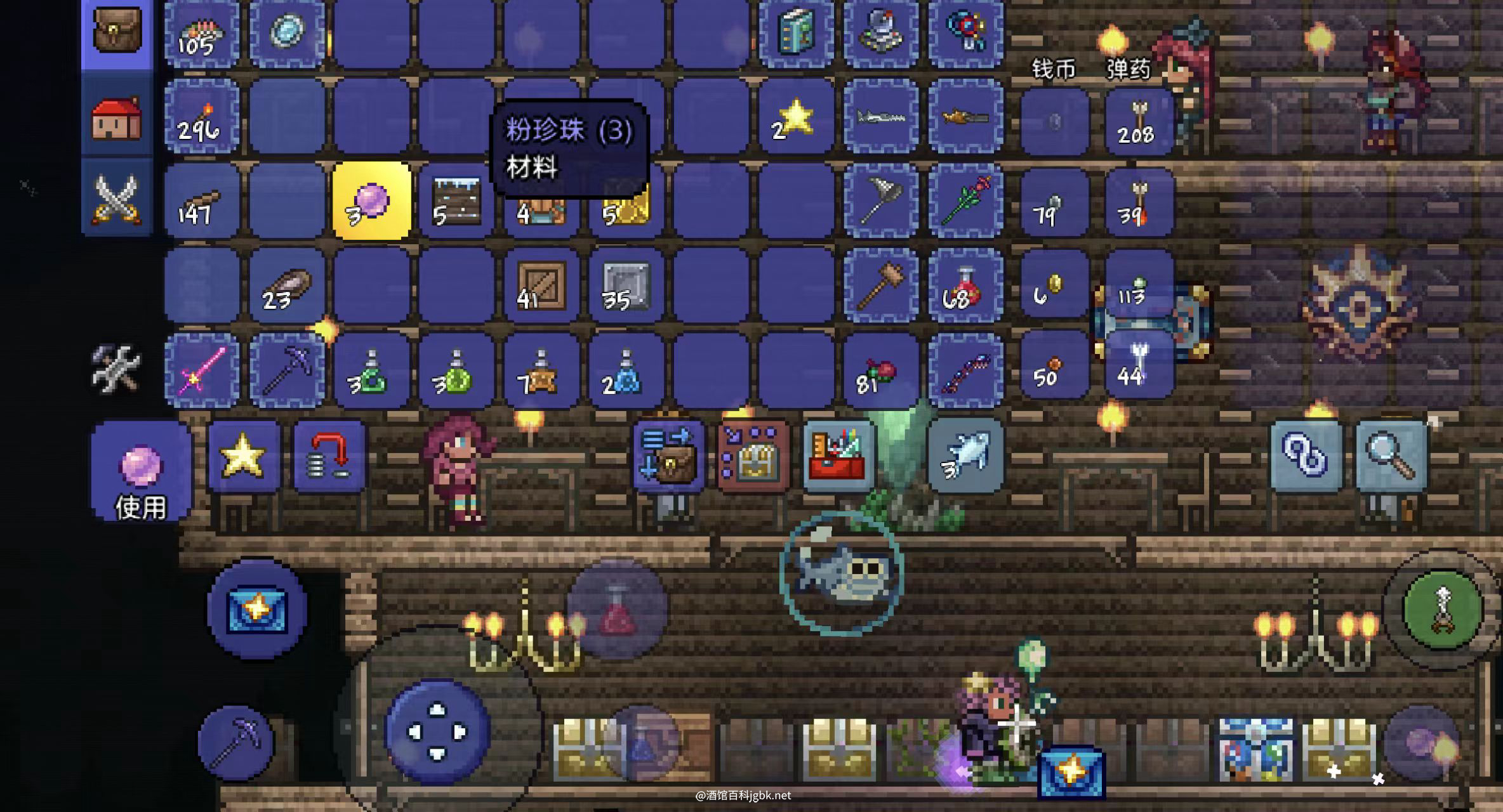Tap the pink pearl Use button
The height and width of the screenshot is (812, 1503).
click(x=141, y=473)
